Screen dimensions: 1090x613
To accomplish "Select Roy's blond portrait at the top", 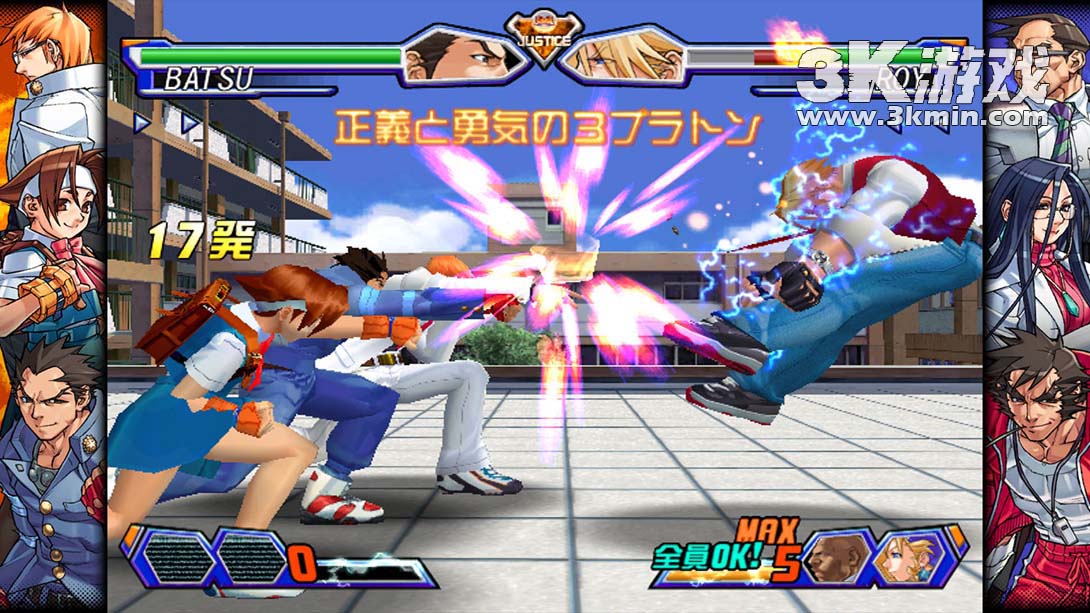I will [x=622, y=55].
